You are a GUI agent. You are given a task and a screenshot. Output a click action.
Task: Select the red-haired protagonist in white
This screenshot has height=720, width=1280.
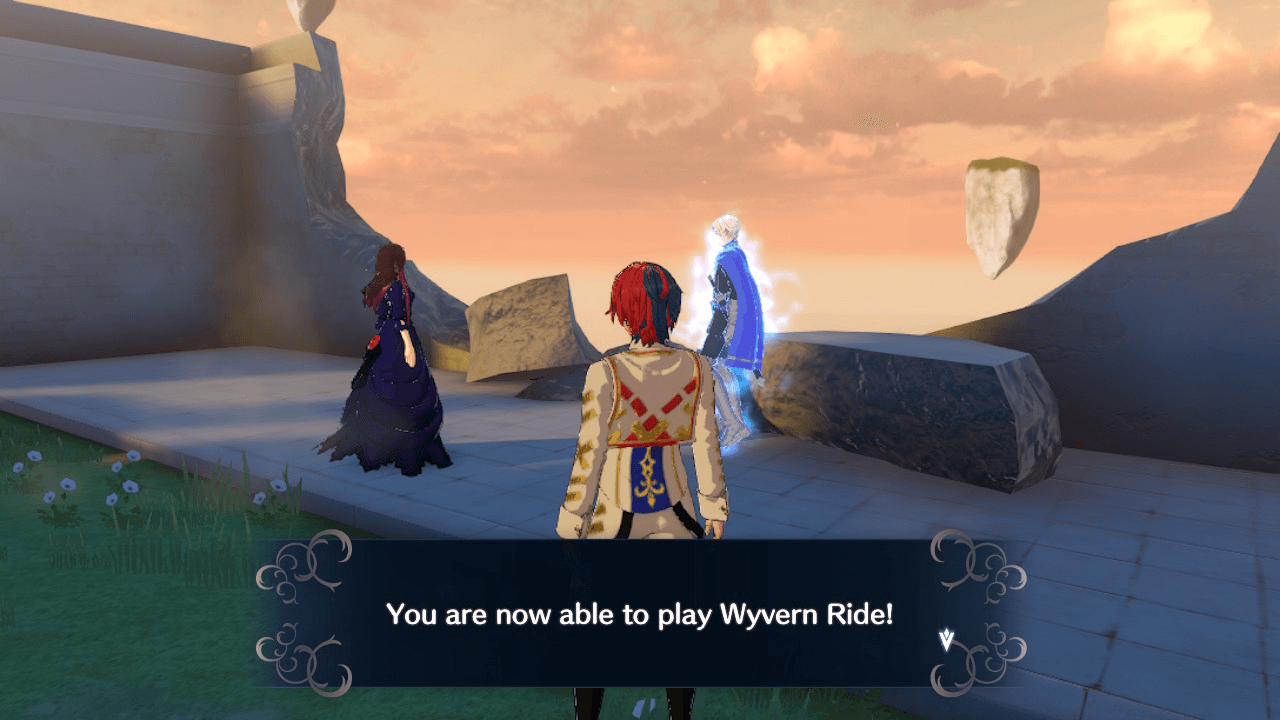645,420
